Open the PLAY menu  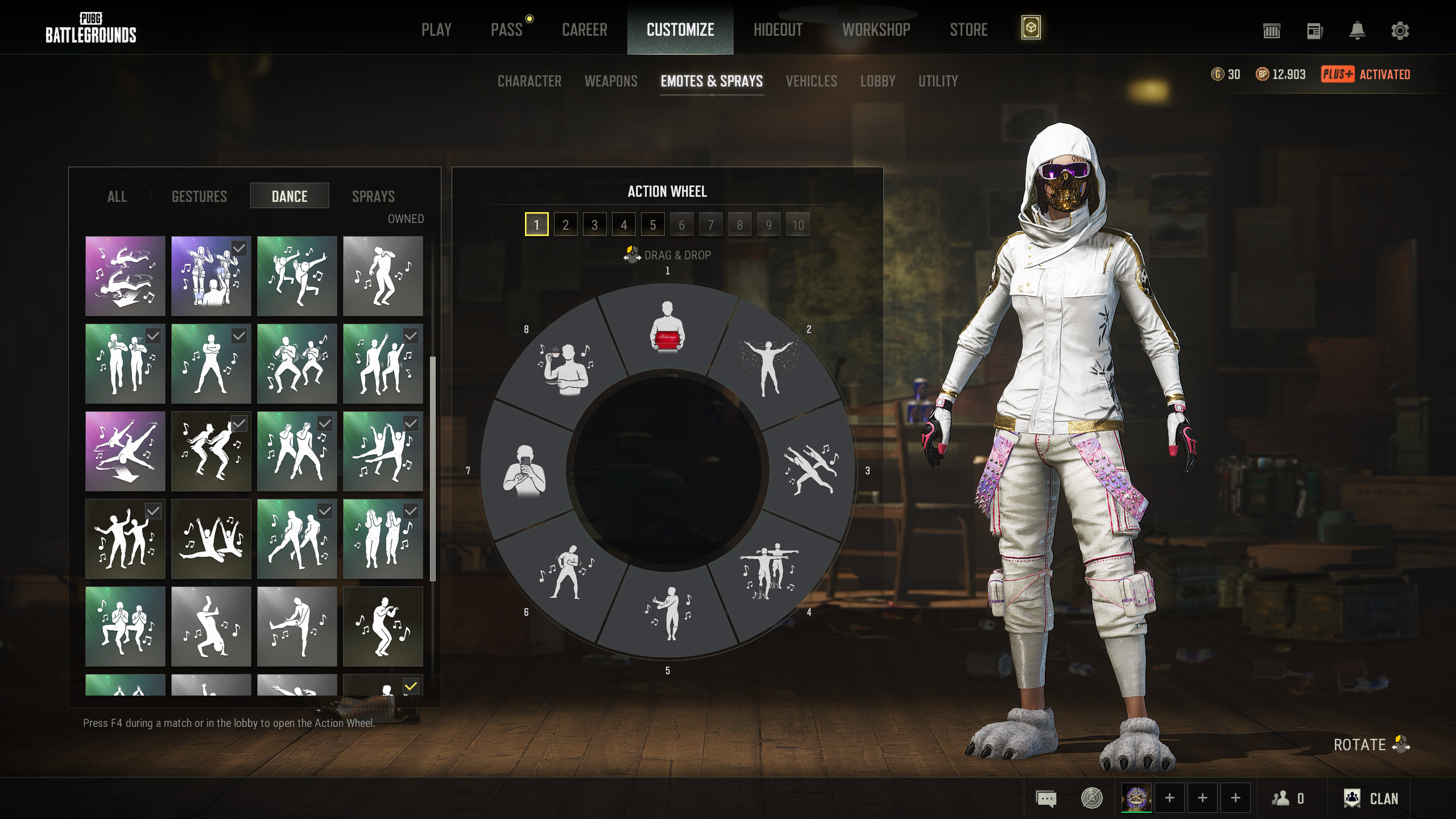(436, 30)
